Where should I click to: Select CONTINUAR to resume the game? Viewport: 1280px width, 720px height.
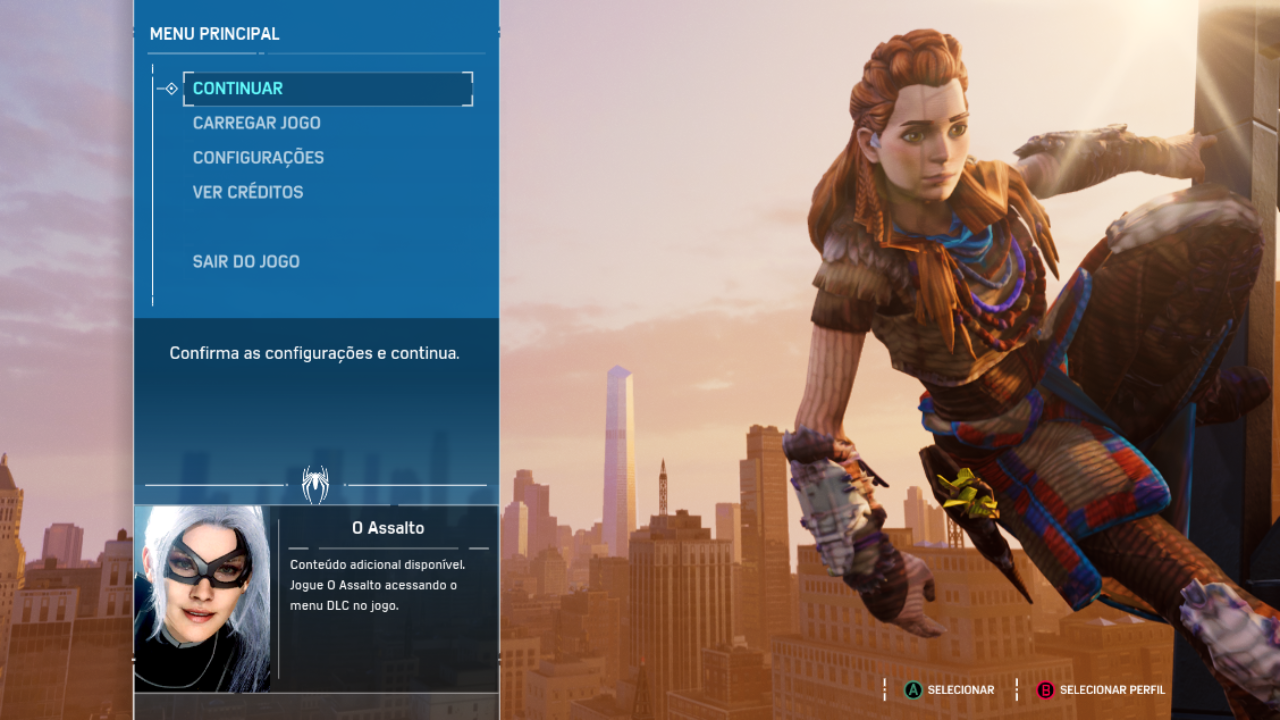[237, 88]
